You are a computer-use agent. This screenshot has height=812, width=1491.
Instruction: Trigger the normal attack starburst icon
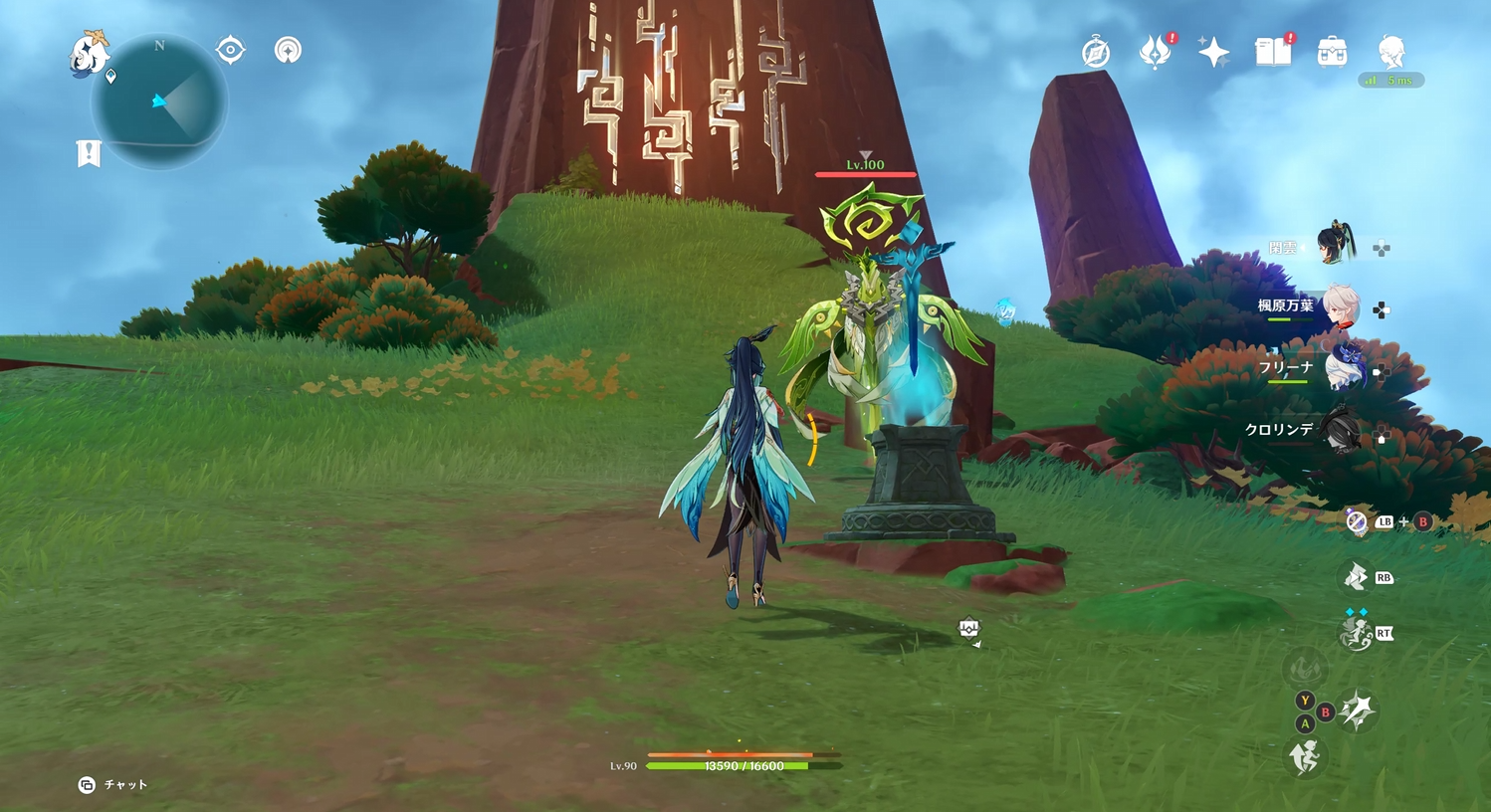[1357, 710]
